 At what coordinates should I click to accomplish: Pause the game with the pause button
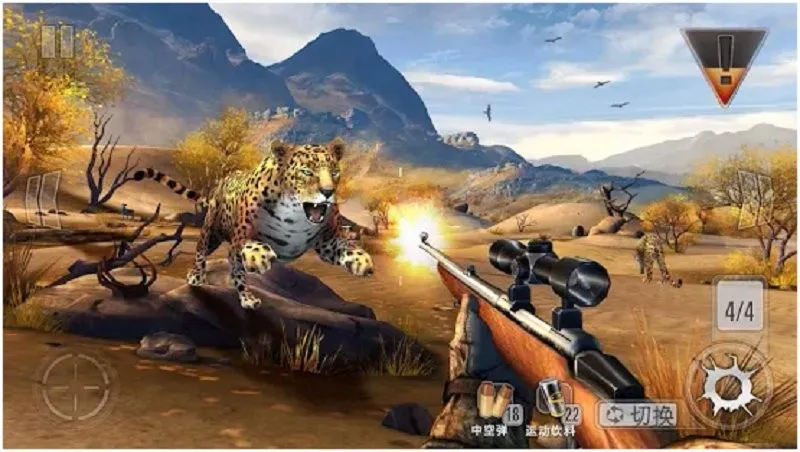tap(57, 41)
